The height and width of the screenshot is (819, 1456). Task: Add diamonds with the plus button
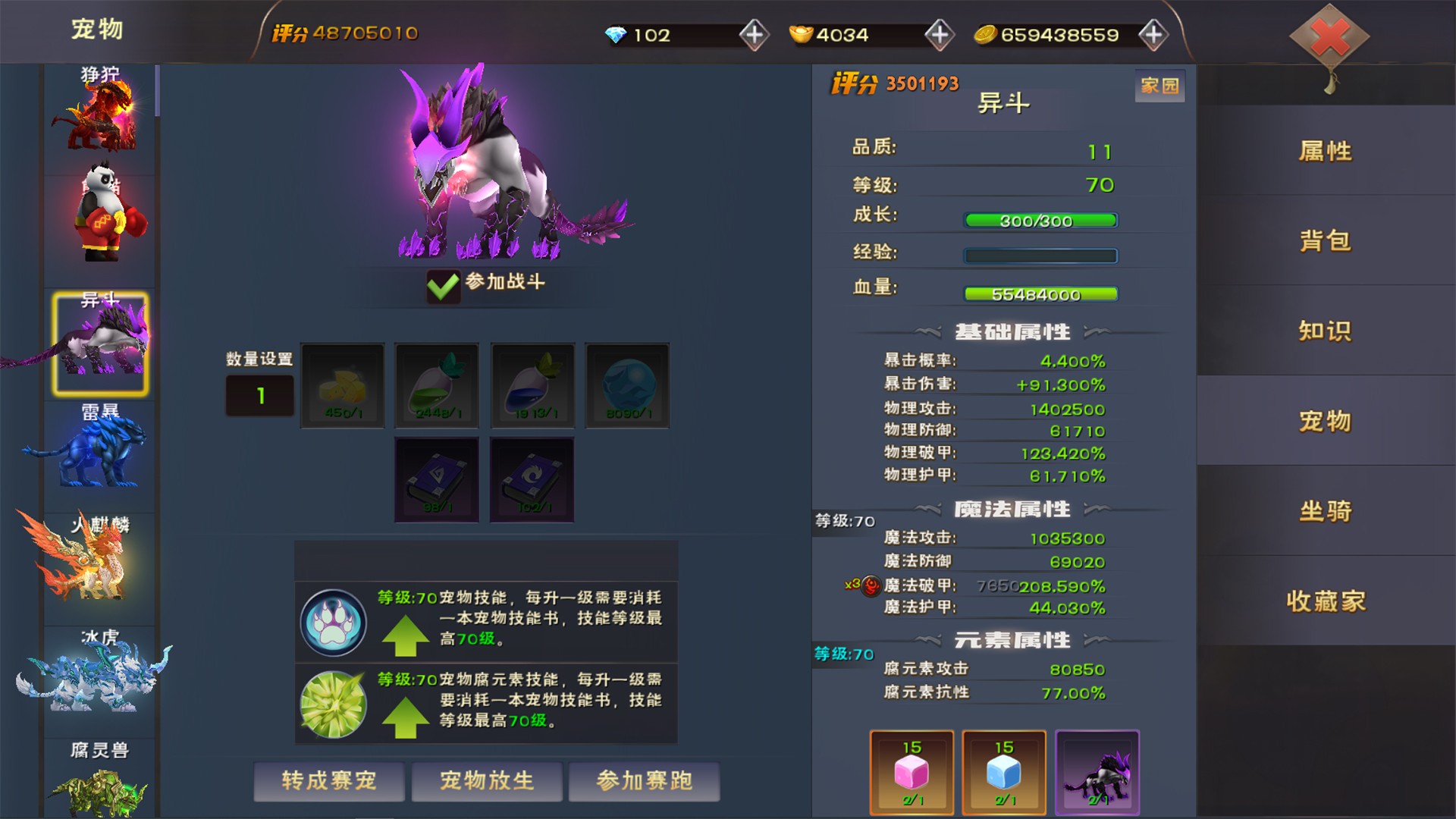pos(754,34)
